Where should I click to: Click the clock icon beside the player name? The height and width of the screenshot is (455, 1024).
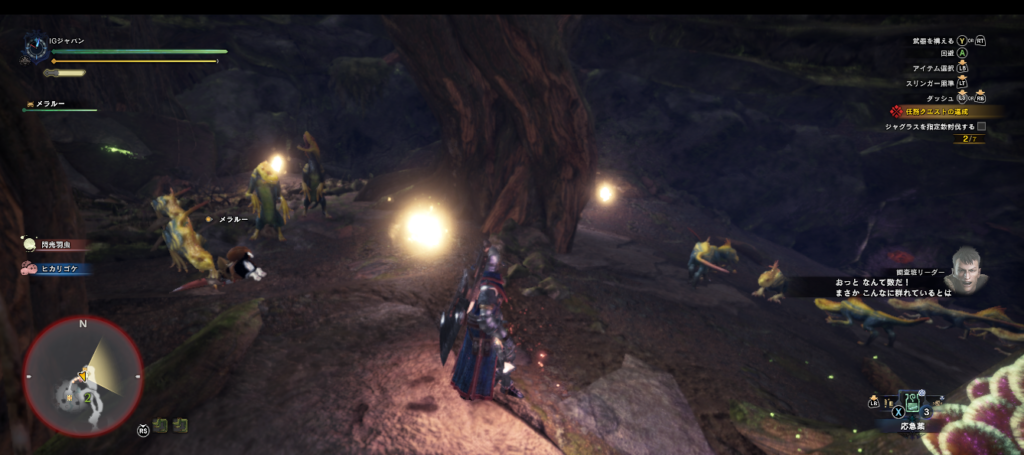[x=36, y=46]
